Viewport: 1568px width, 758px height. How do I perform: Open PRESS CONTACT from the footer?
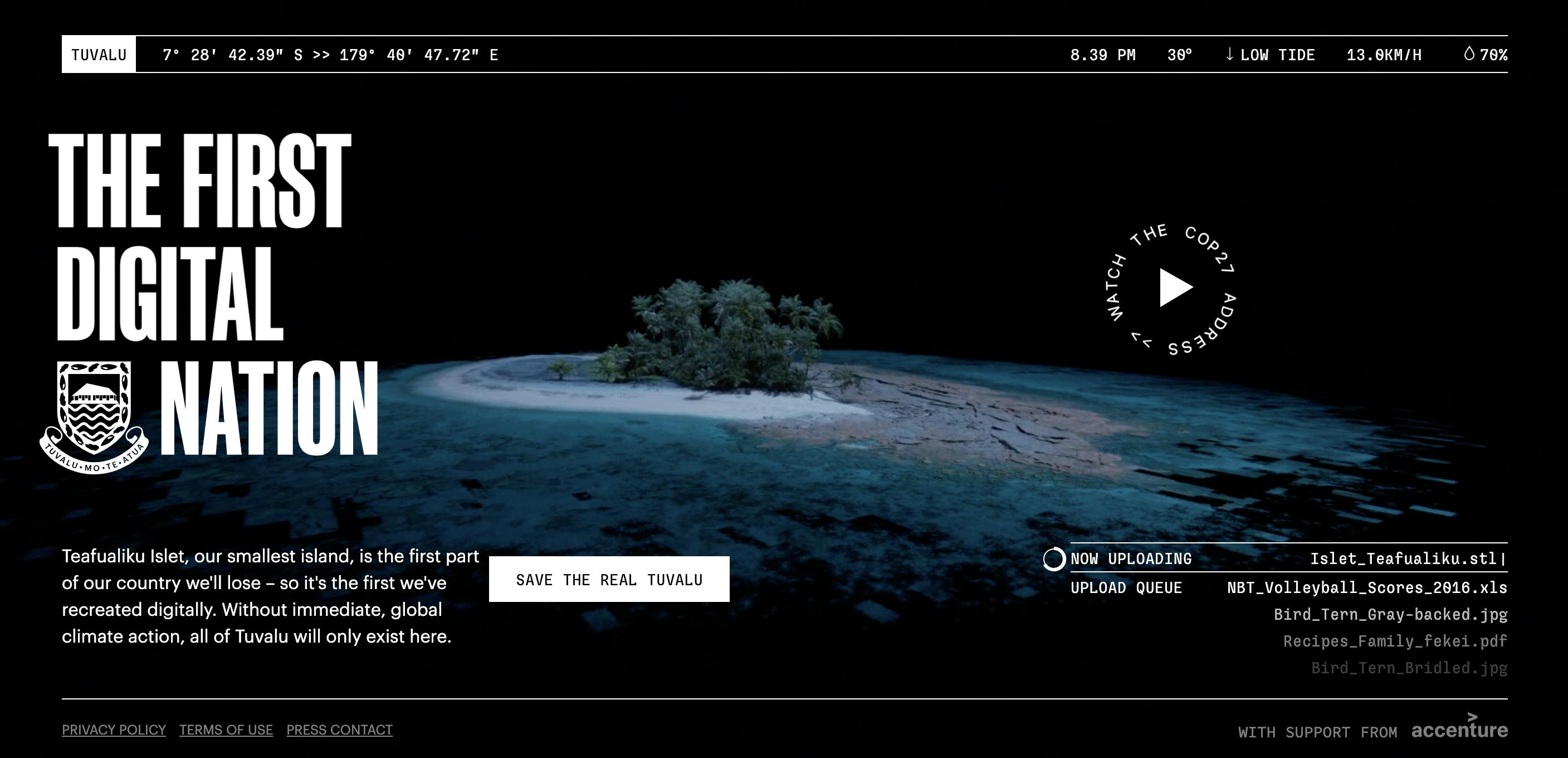(x=339, y=730)
